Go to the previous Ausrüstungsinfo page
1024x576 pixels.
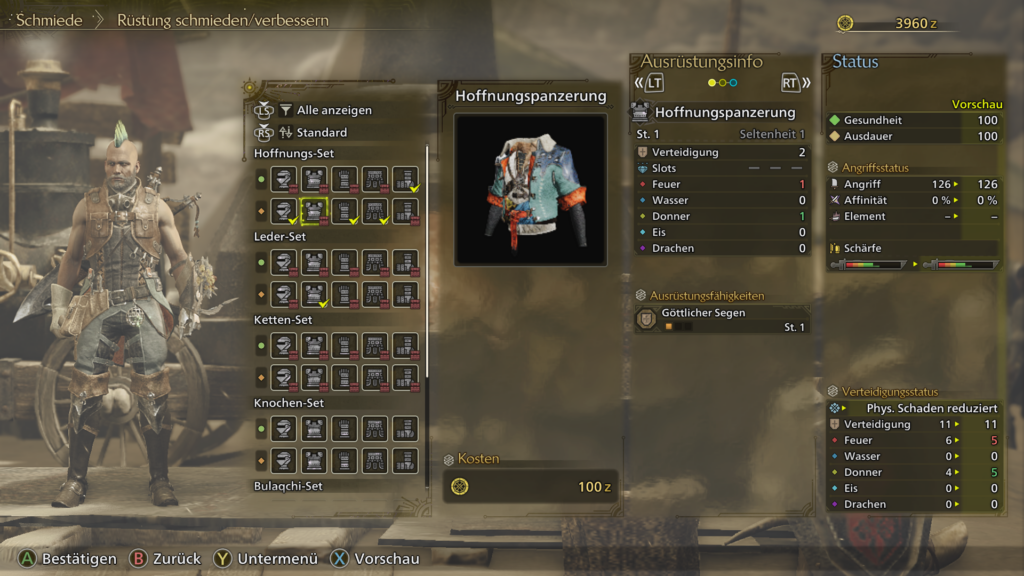tap(651, 83)
